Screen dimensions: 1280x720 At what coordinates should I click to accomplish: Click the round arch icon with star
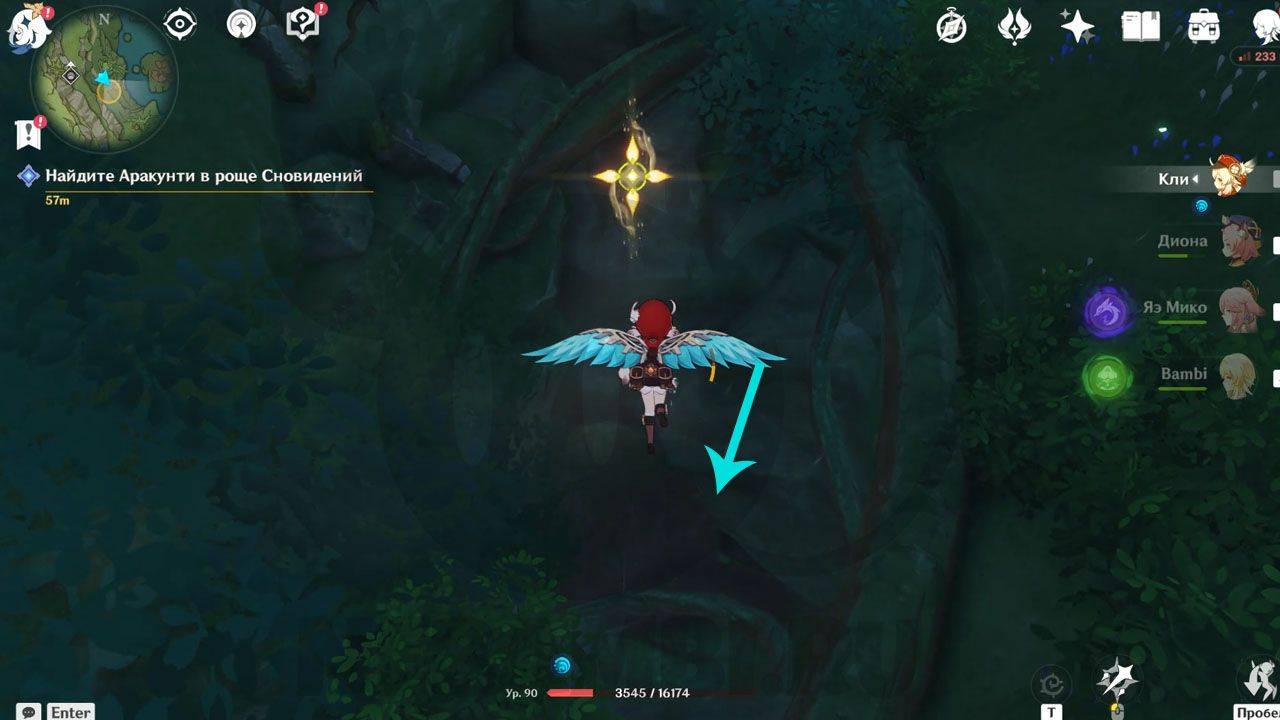pos(241,24)
